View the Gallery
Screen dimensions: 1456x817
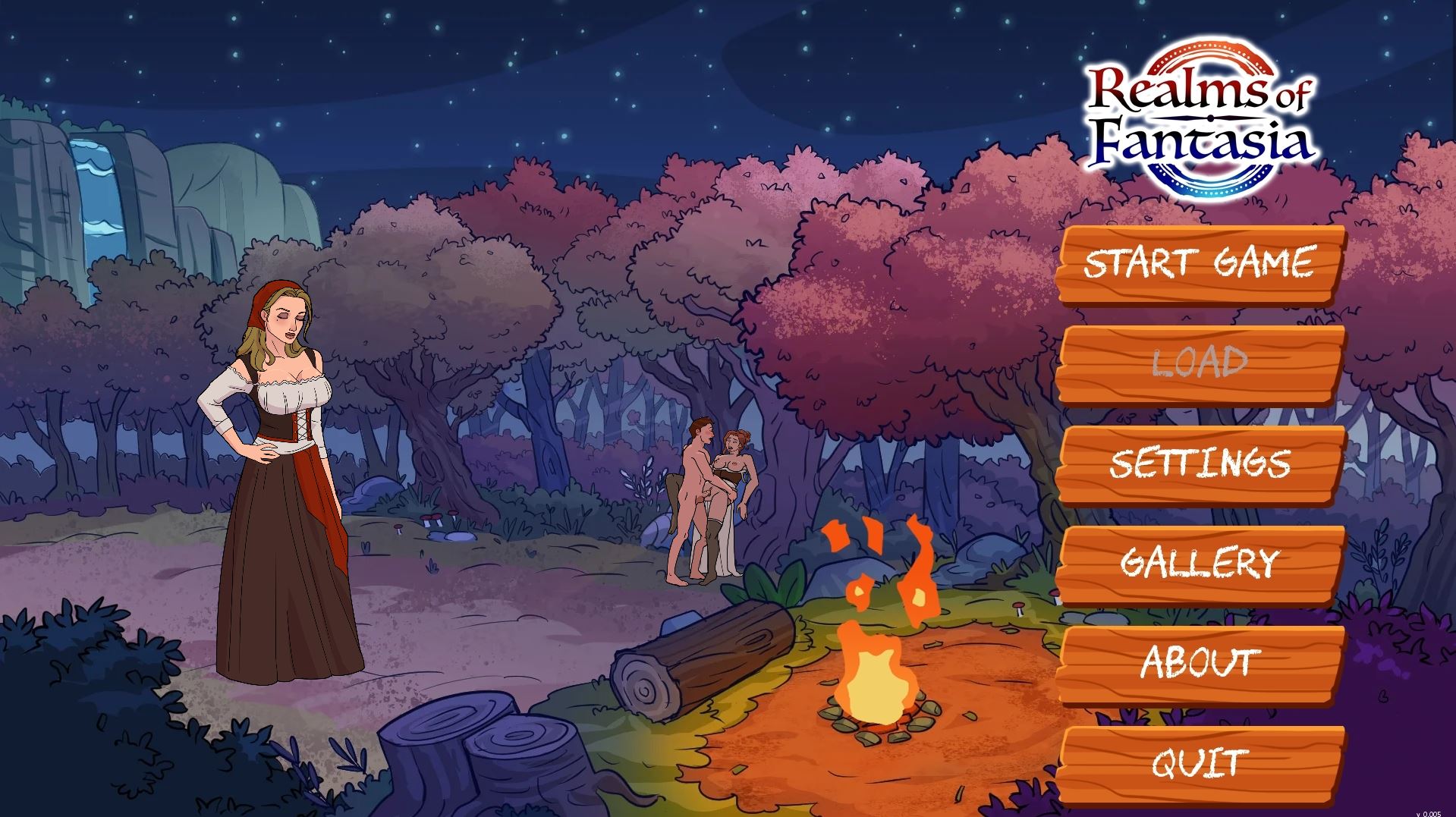tap(1200, 563)
